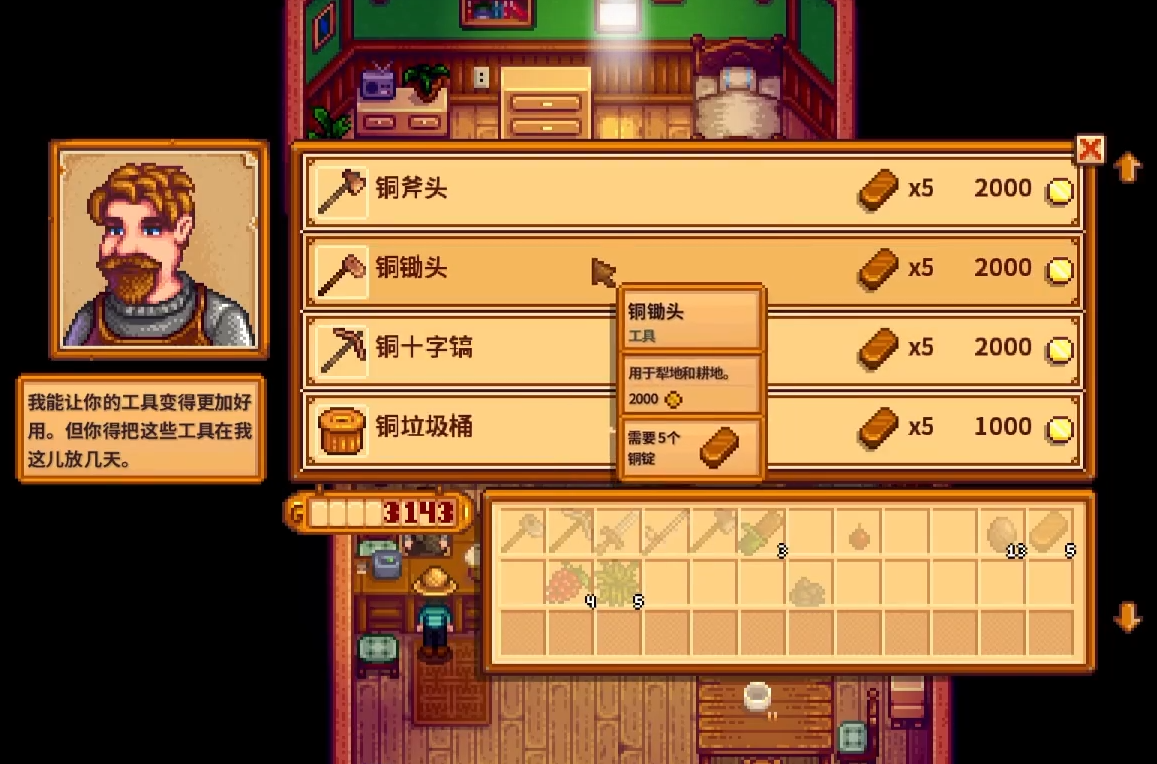
Task: Pick the strawberry stack in inventory
Action: coord(570,582)
